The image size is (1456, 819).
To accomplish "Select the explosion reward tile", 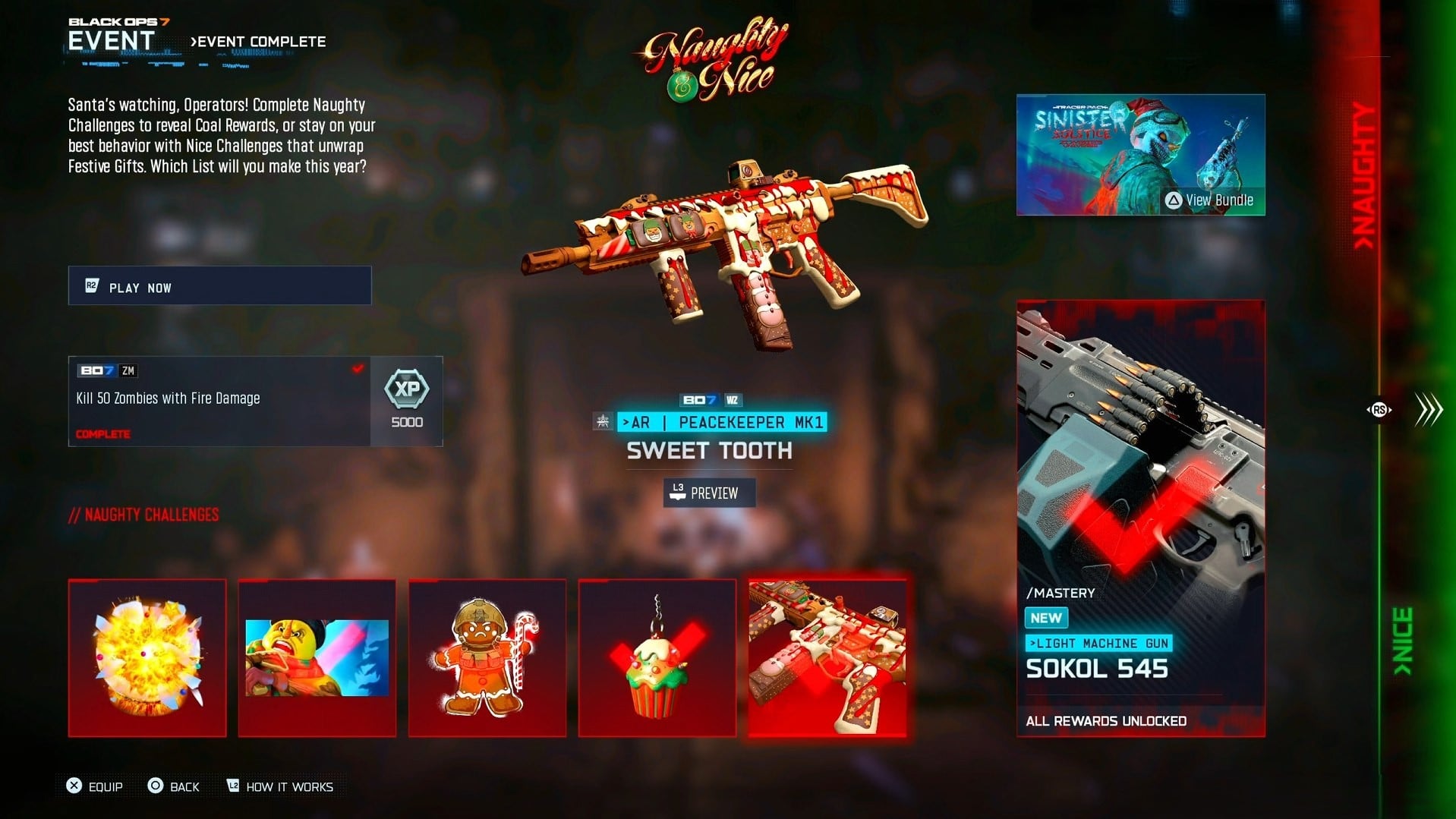I will (147, 657).
